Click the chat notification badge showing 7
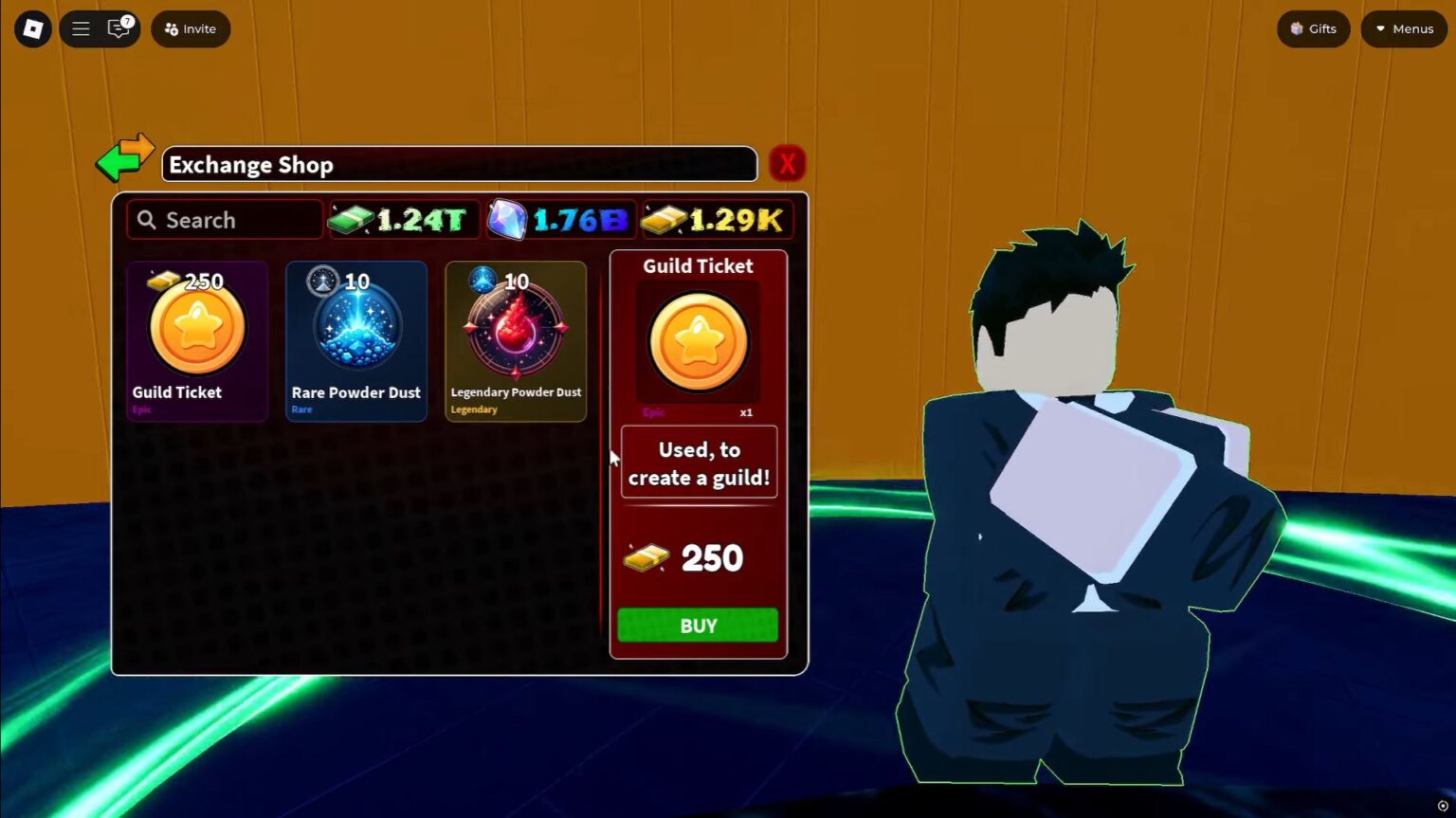 coord(127,20)
